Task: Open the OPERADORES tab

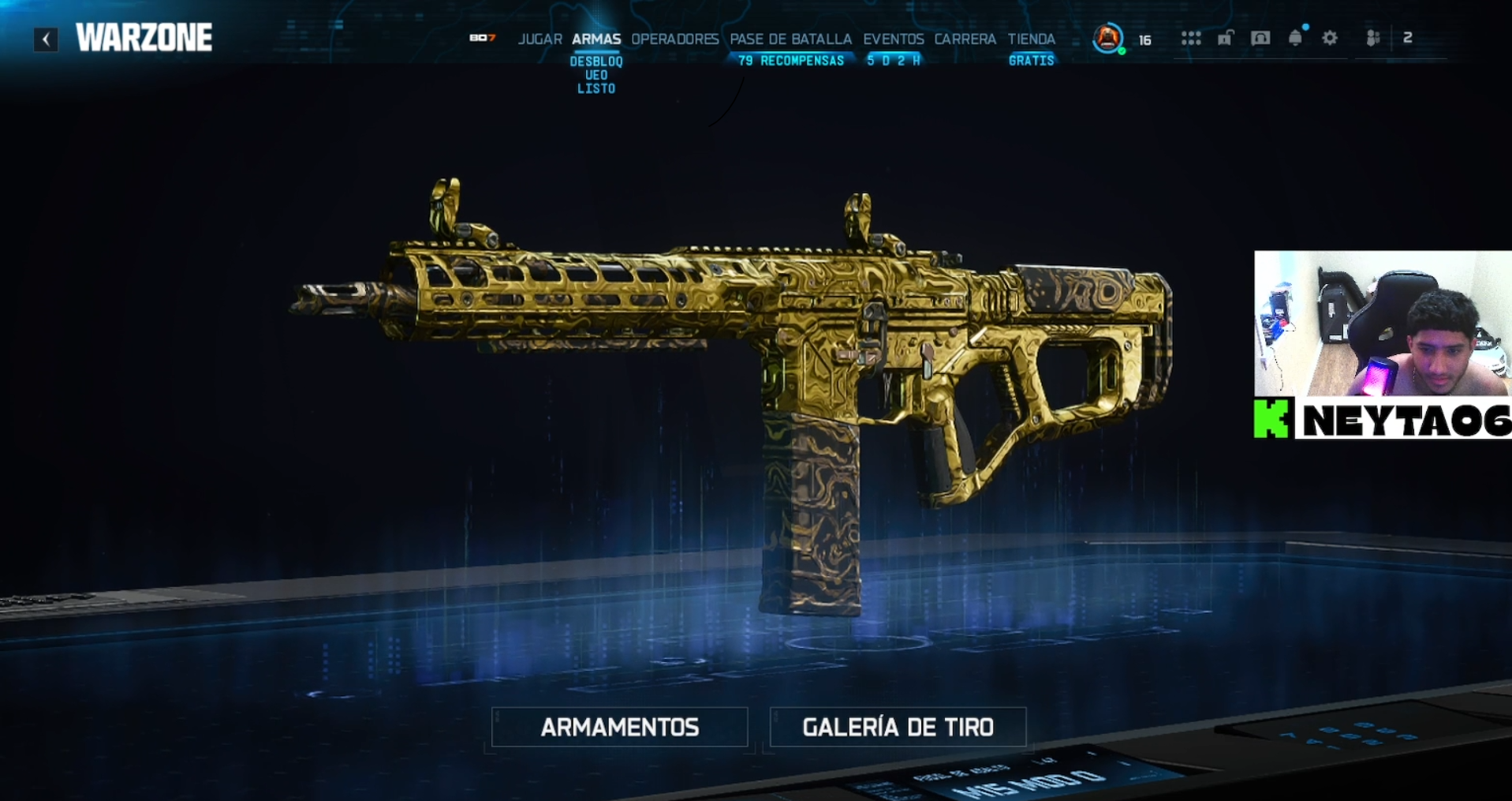Action: pyautogui.click(x=674, y=39)
